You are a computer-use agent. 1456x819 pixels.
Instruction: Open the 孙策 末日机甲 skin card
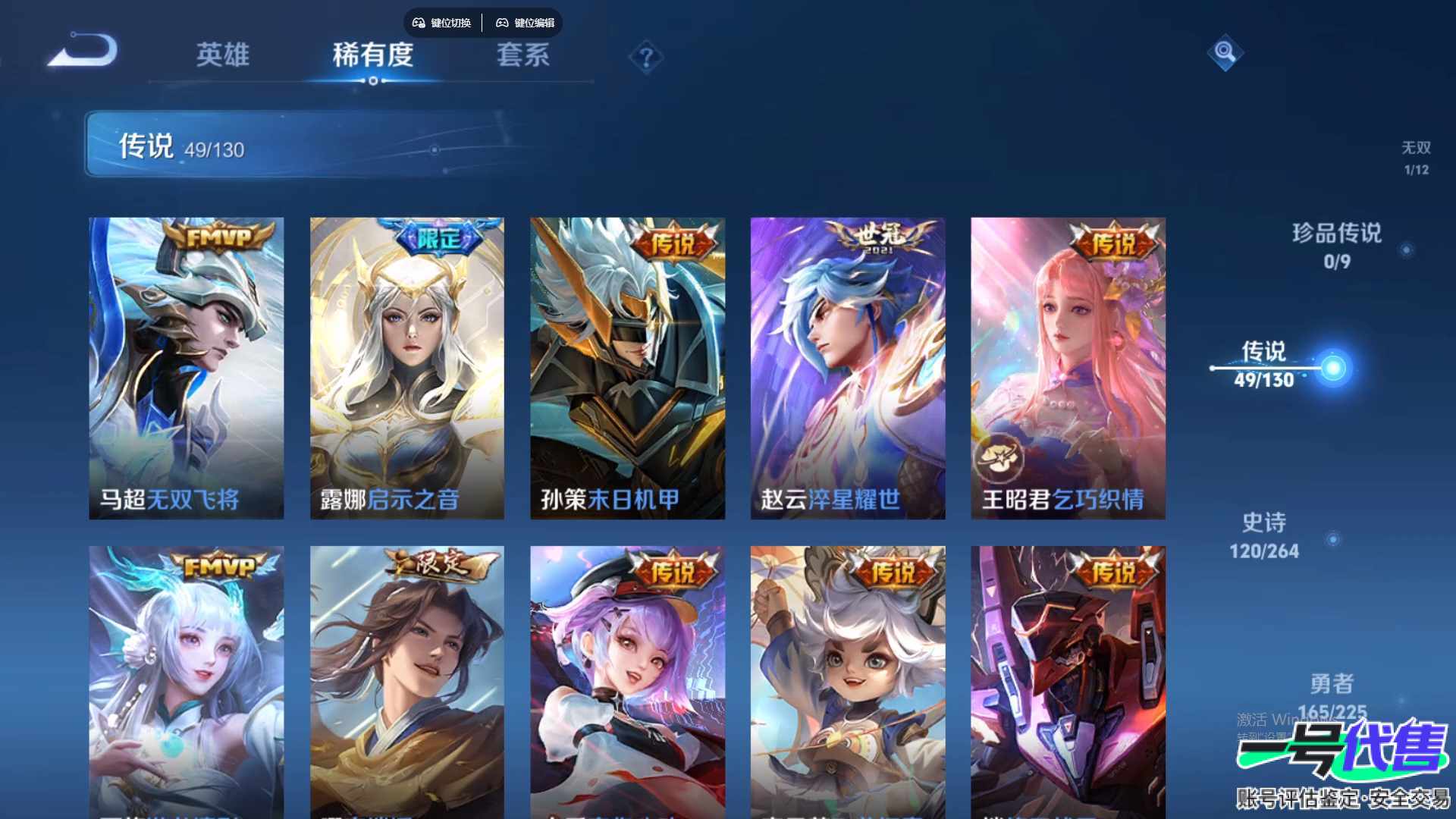[627, 369]
